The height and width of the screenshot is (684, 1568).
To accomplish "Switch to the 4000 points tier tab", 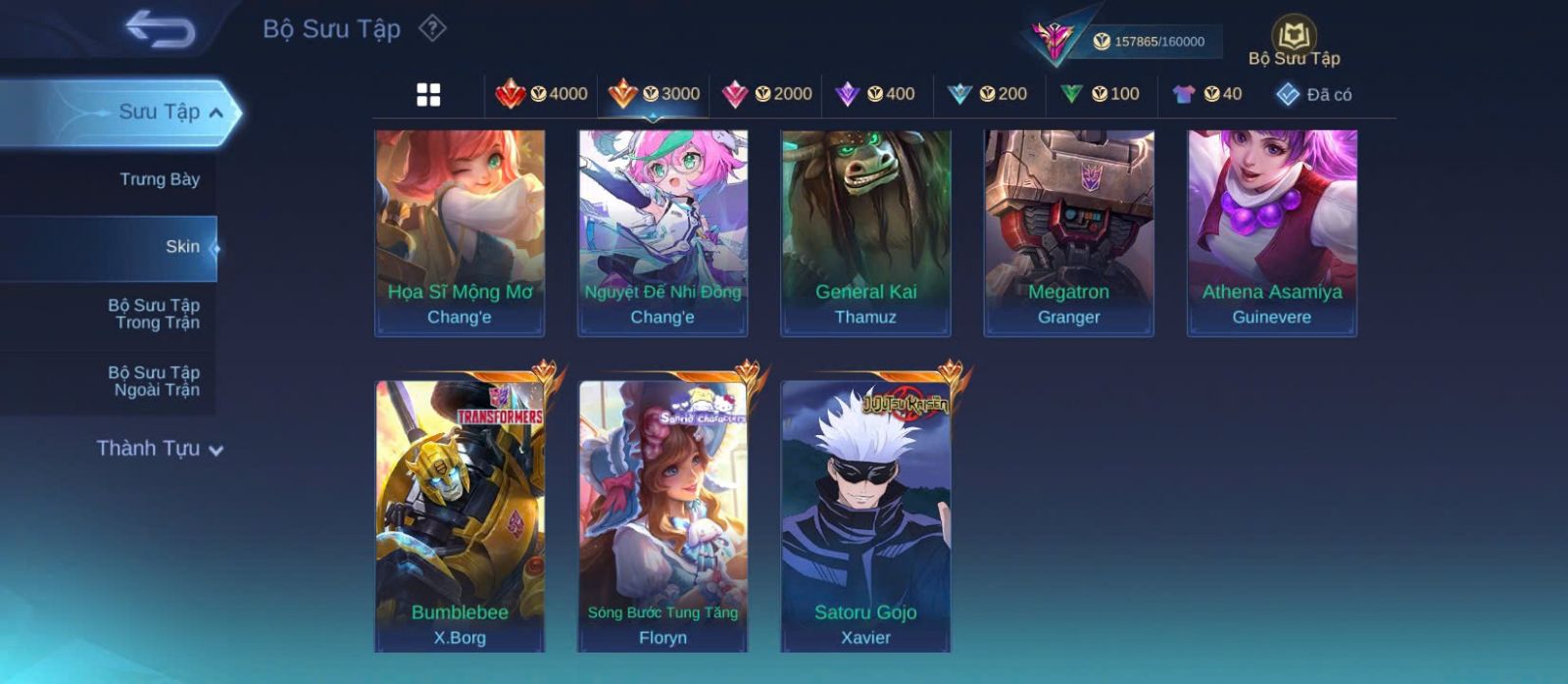I will click(542, 94).
